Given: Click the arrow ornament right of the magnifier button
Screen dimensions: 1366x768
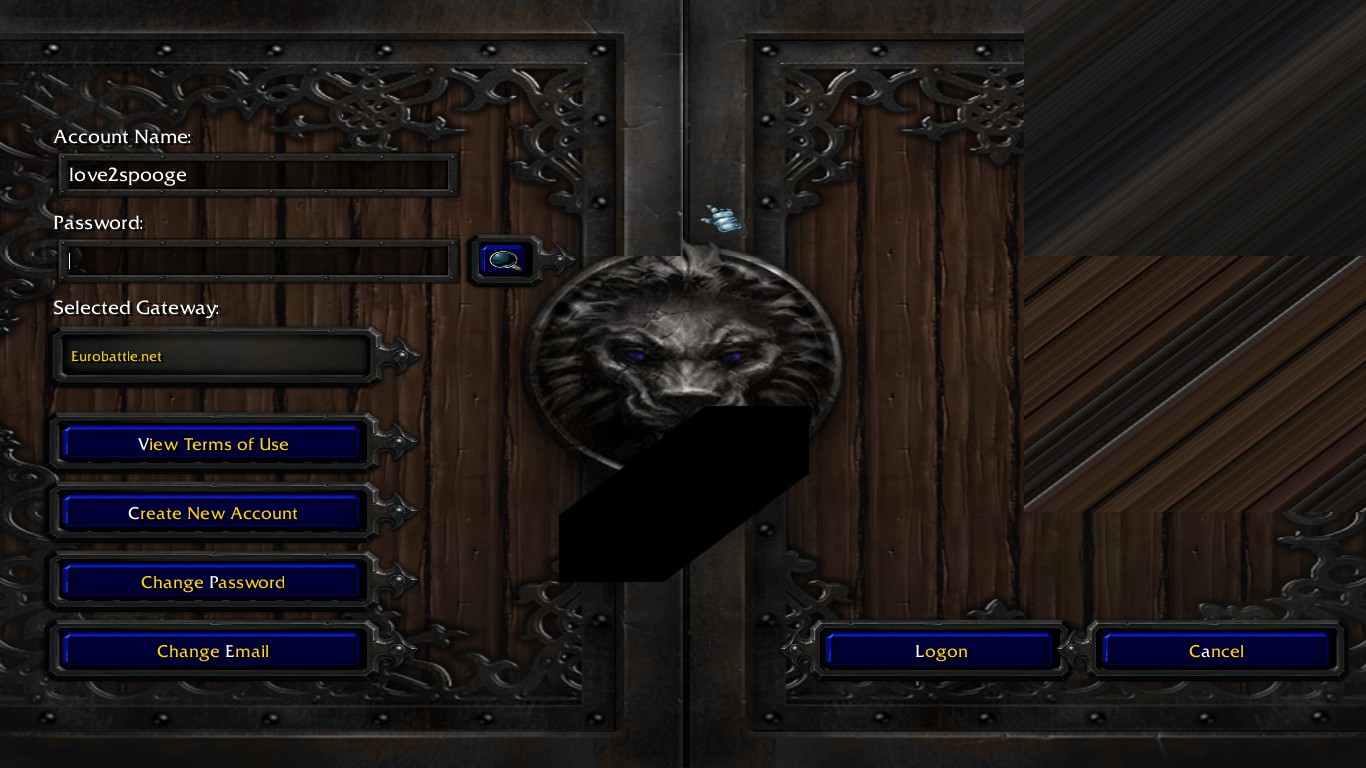Looking at the screenshot, I should point(556,259).
